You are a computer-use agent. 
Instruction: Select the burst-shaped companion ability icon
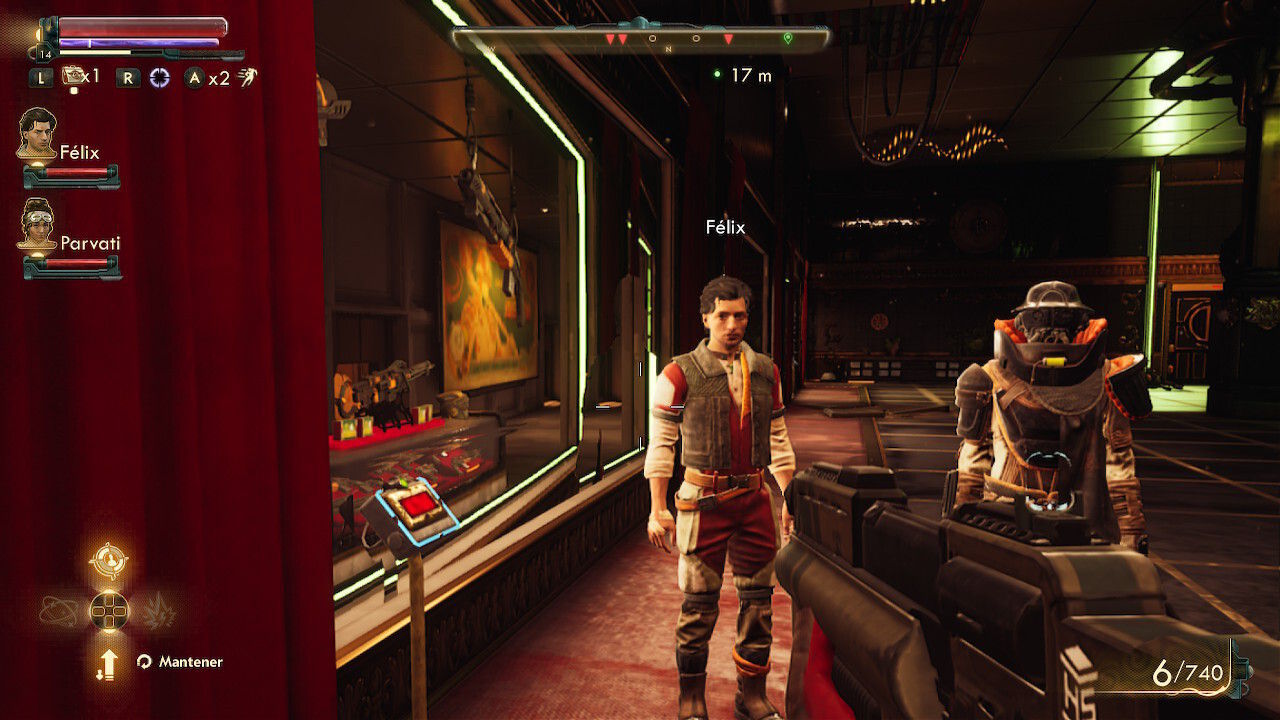tap(158, 610)
